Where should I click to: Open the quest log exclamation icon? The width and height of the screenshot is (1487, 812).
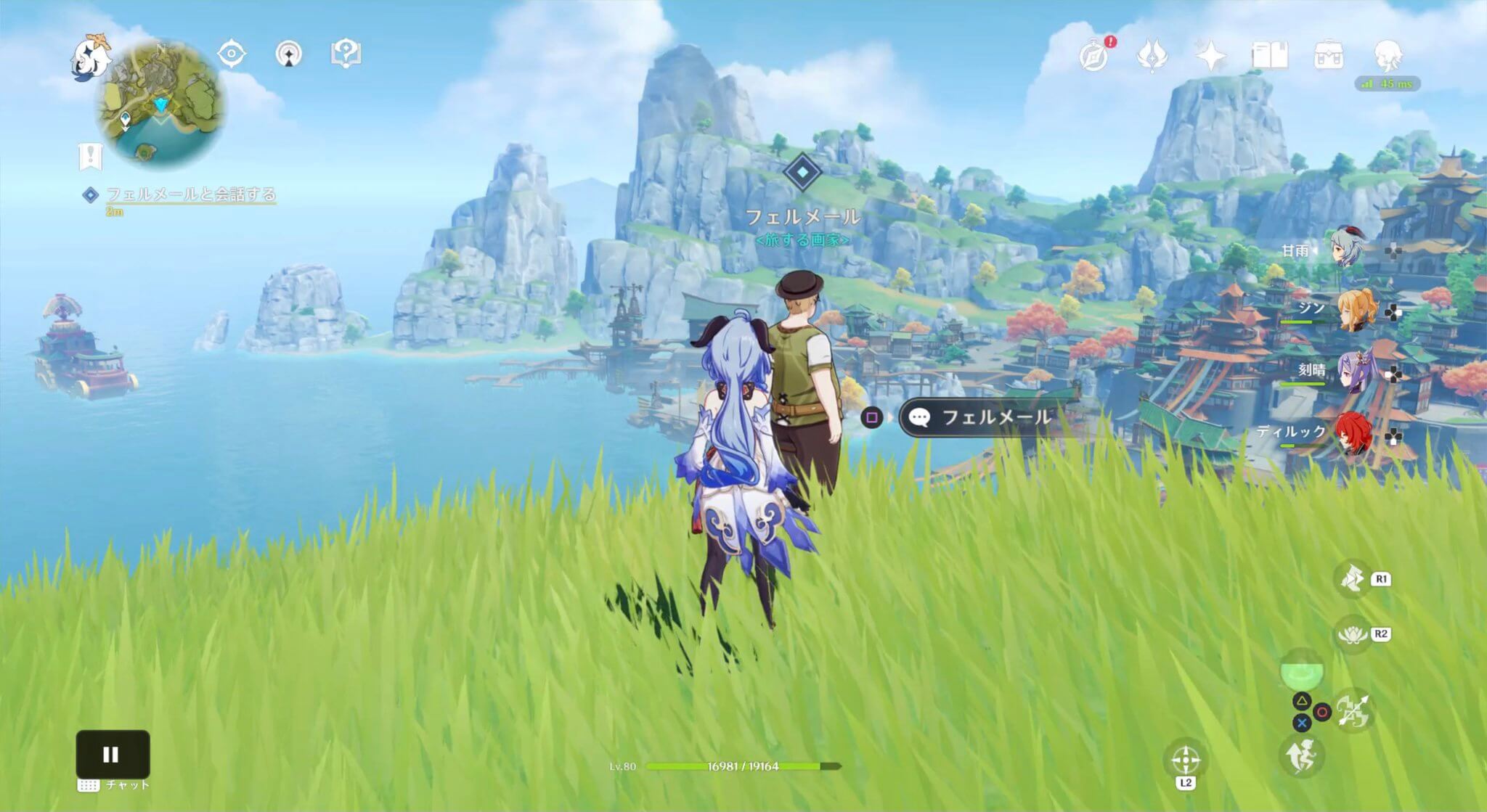pyautogui.click(x=91, y=156)
